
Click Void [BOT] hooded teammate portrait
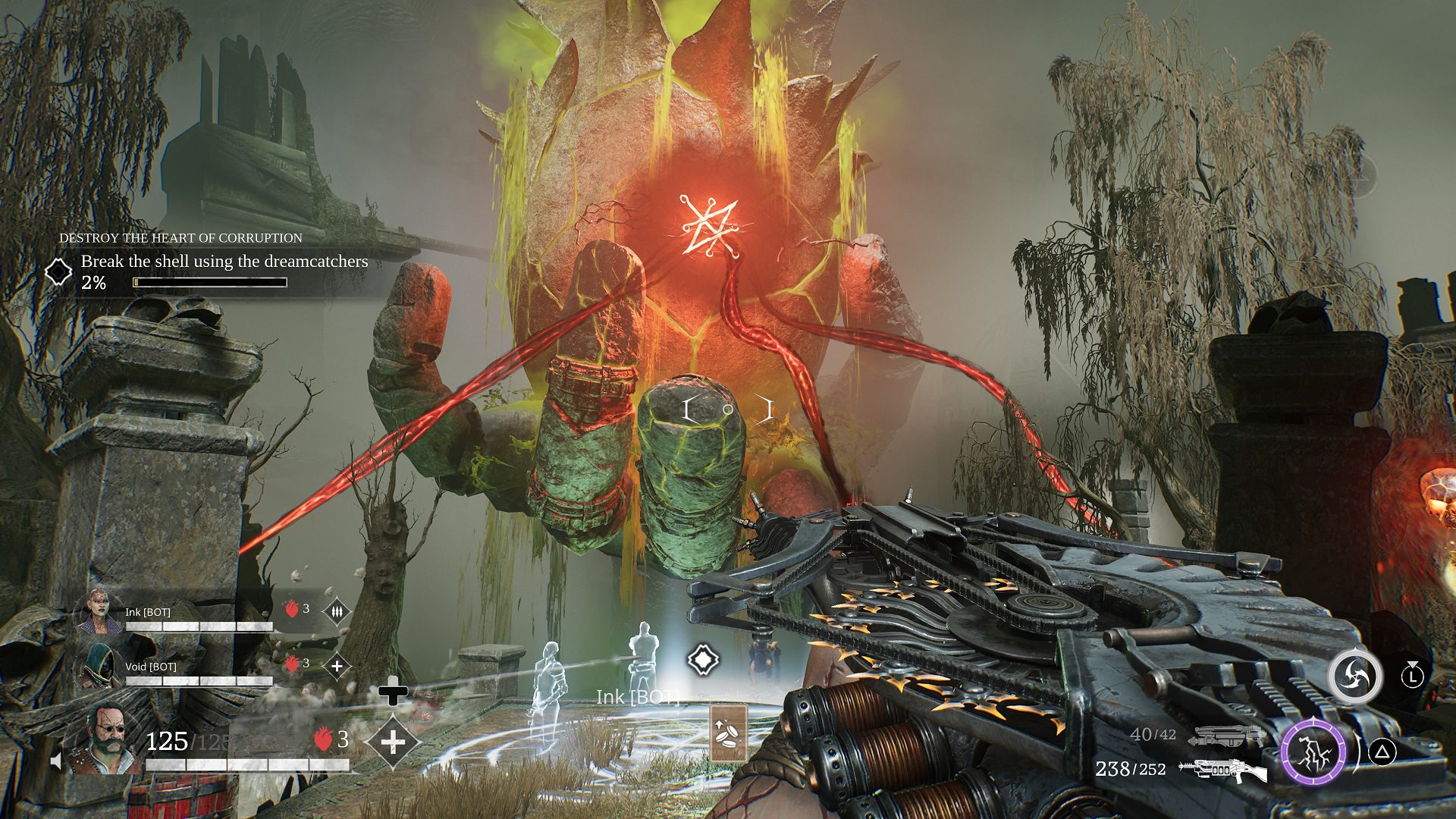pos(98,665)
